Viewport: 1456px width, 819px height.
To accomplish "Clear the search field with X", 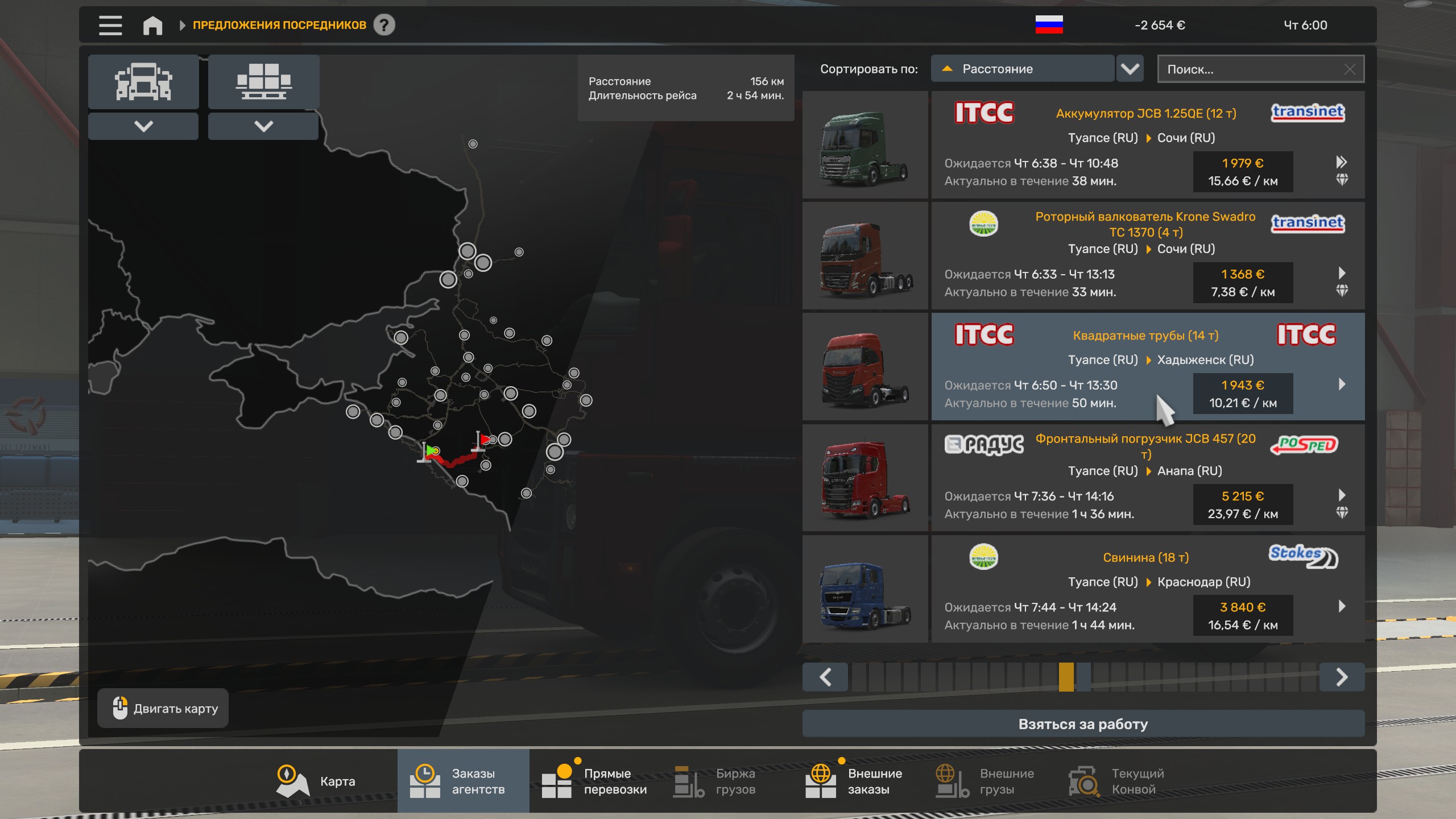I will 1350,69.
